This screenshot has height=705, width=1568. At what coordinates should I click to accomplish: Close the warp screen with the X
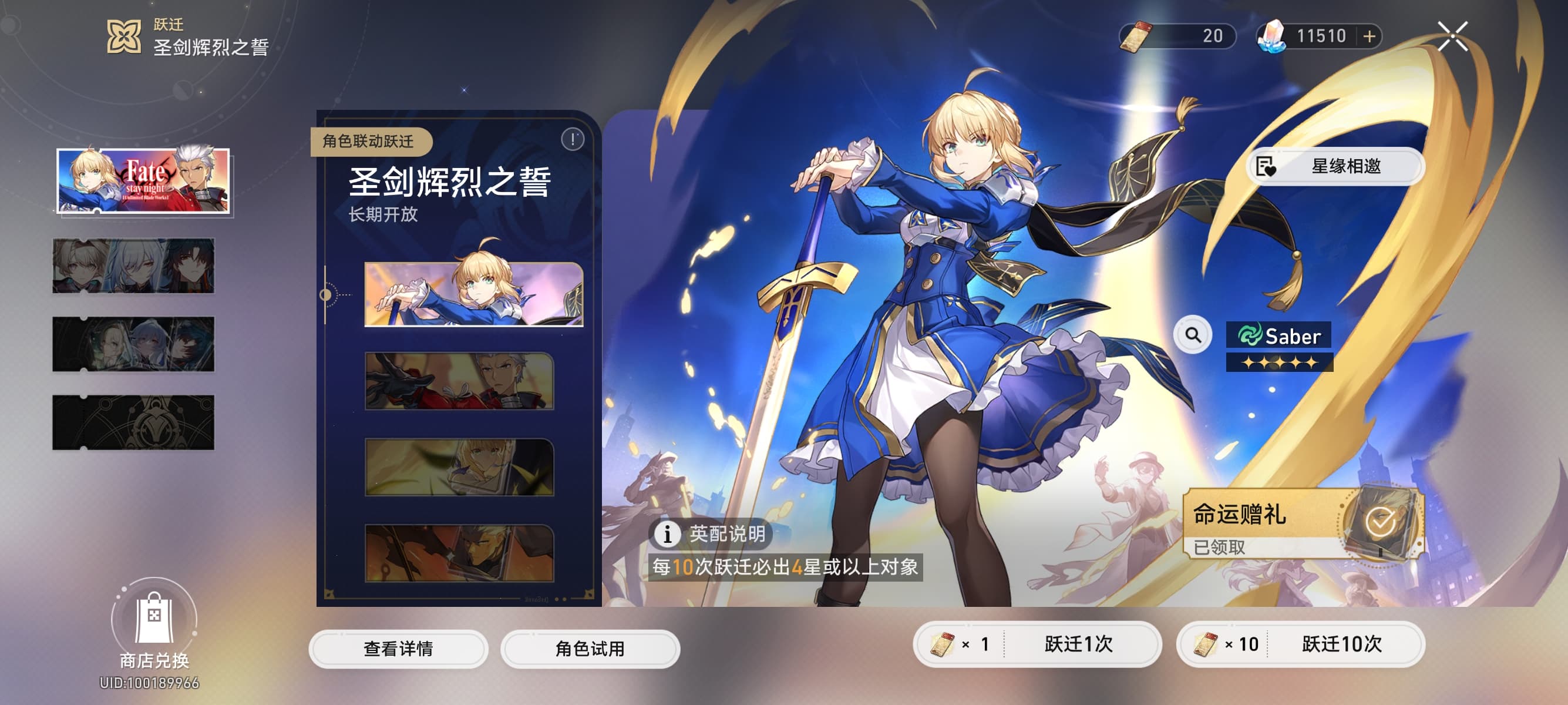(1452, 36)
